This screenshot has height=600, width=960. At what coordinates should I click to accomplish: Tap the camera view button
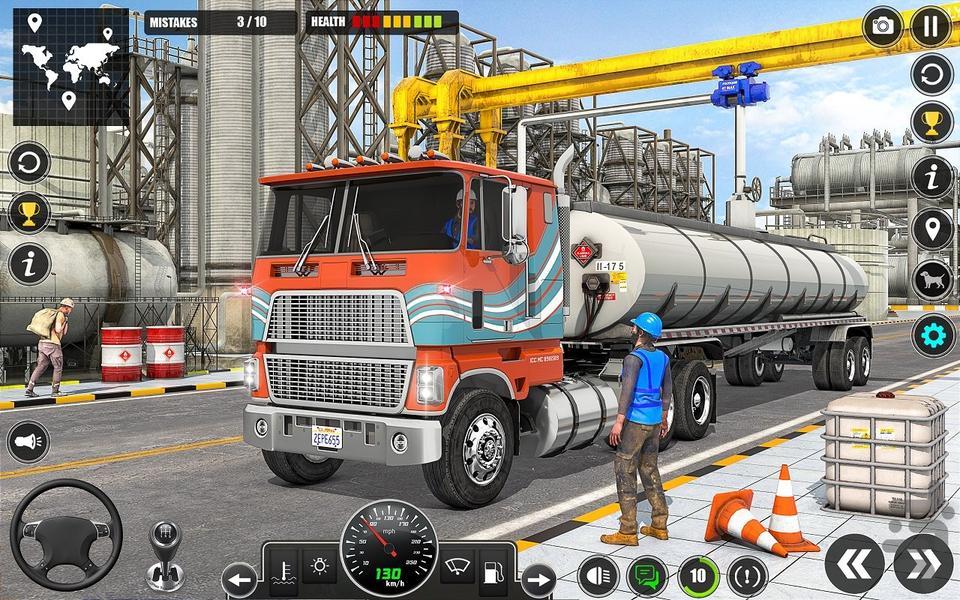click(882, 26)
